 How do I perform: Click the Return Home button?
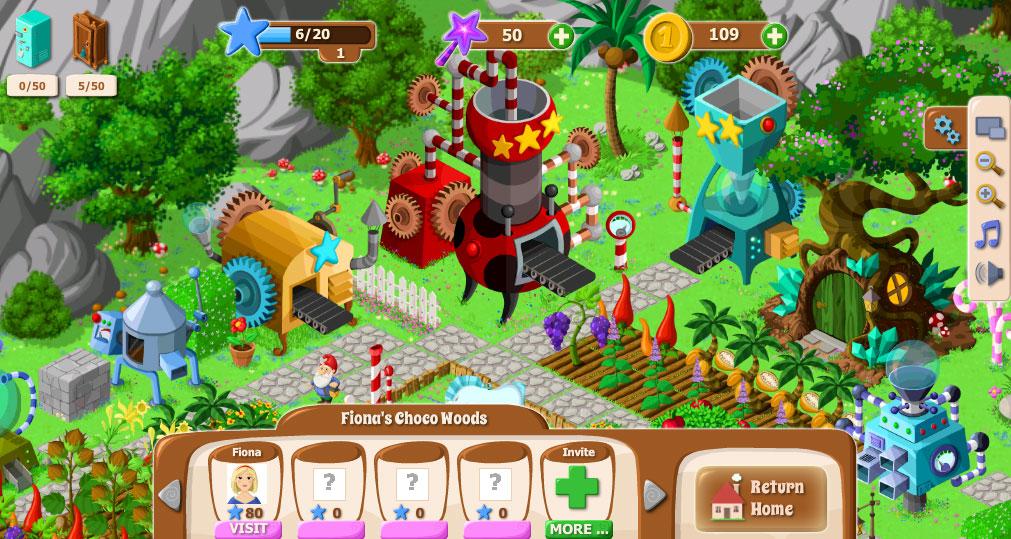(x=762, y=498)
